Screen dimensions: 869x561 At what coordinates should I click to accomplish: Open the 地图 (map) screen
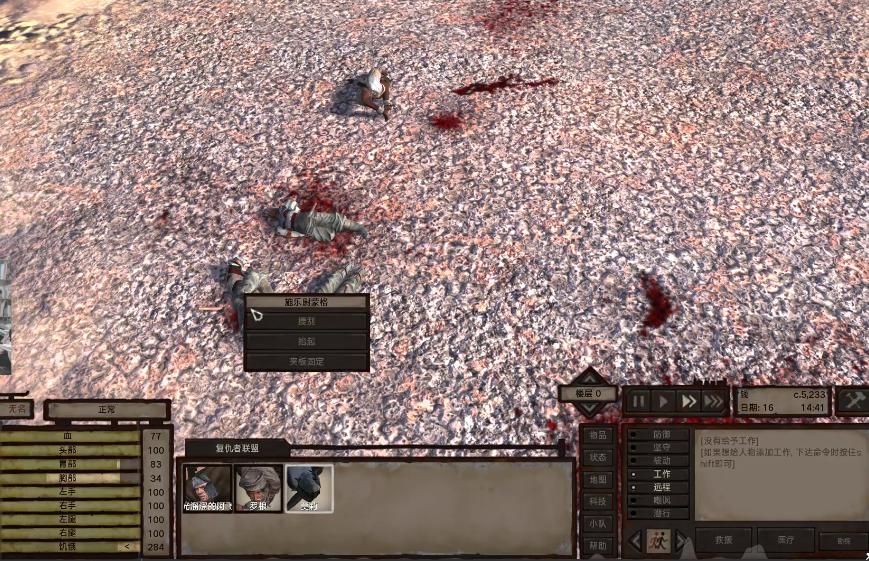598,479
